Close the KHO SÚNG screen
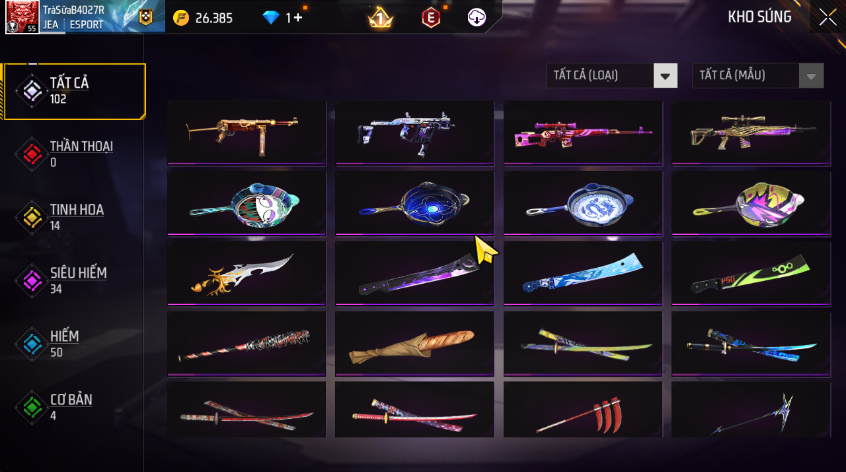The width and height of the screenshot is (846, 472). click(x=827, y=17)
